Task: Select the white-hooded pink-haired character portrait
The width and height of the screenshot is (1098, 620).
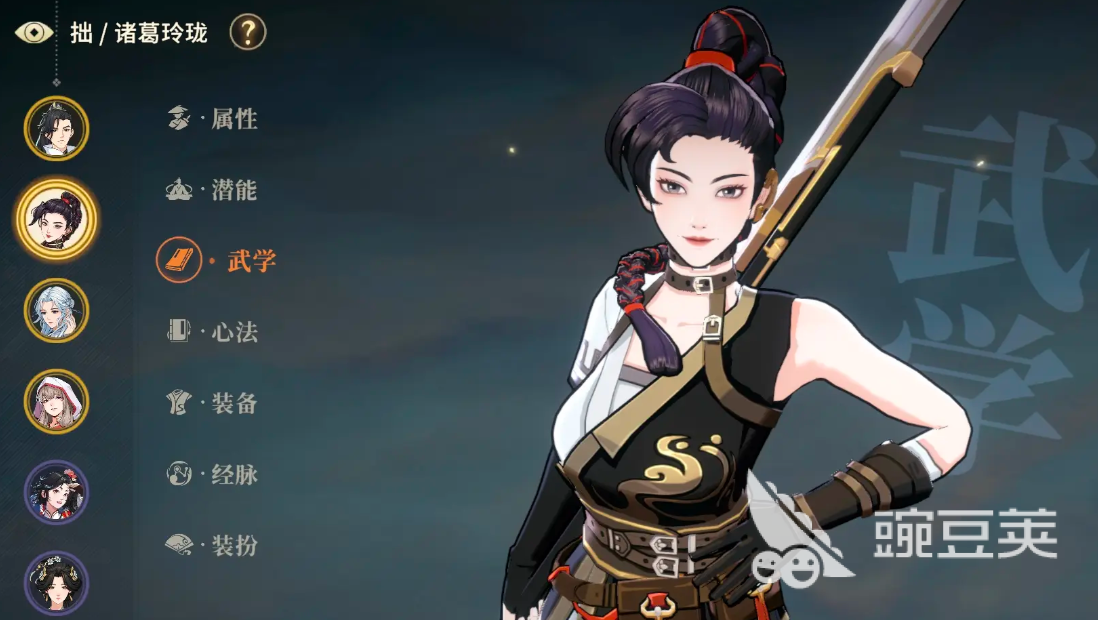Action: click(56, 401)
